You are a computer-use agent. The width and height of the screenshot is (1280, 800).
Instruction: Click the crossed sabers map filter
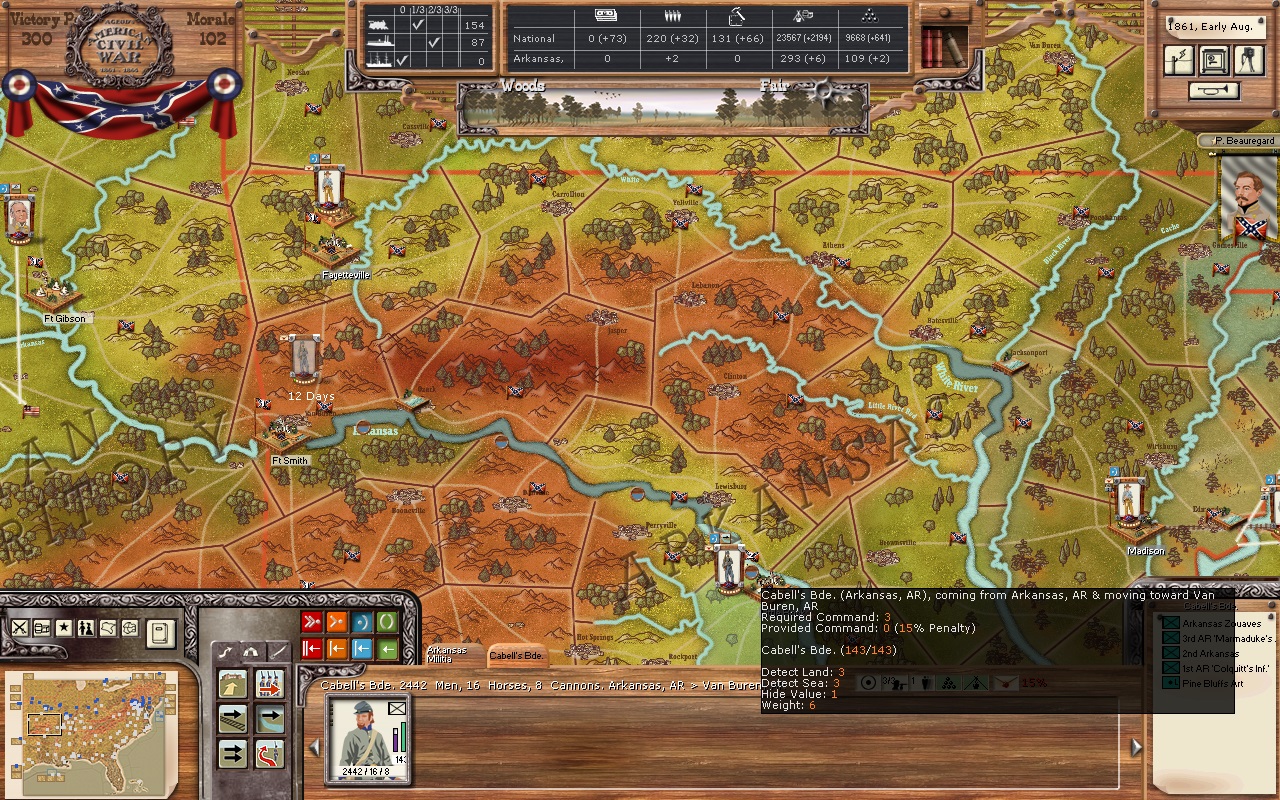(x=19, y=628)
